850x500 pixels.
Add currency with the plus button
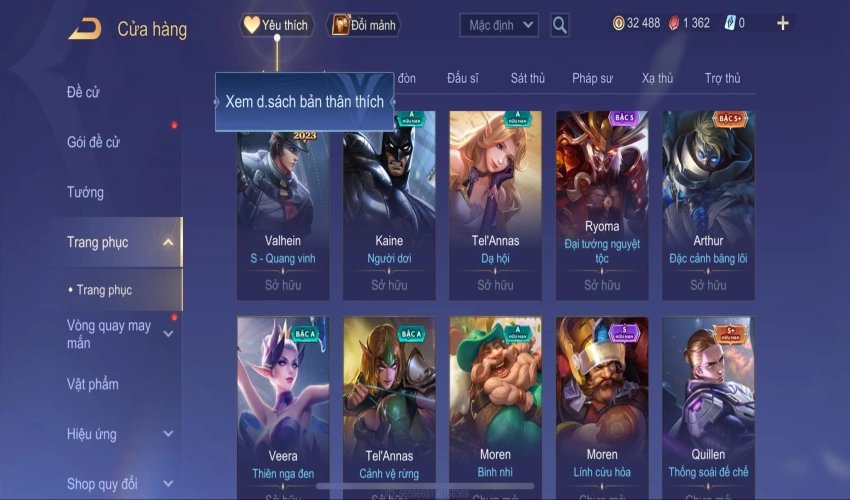782,23
